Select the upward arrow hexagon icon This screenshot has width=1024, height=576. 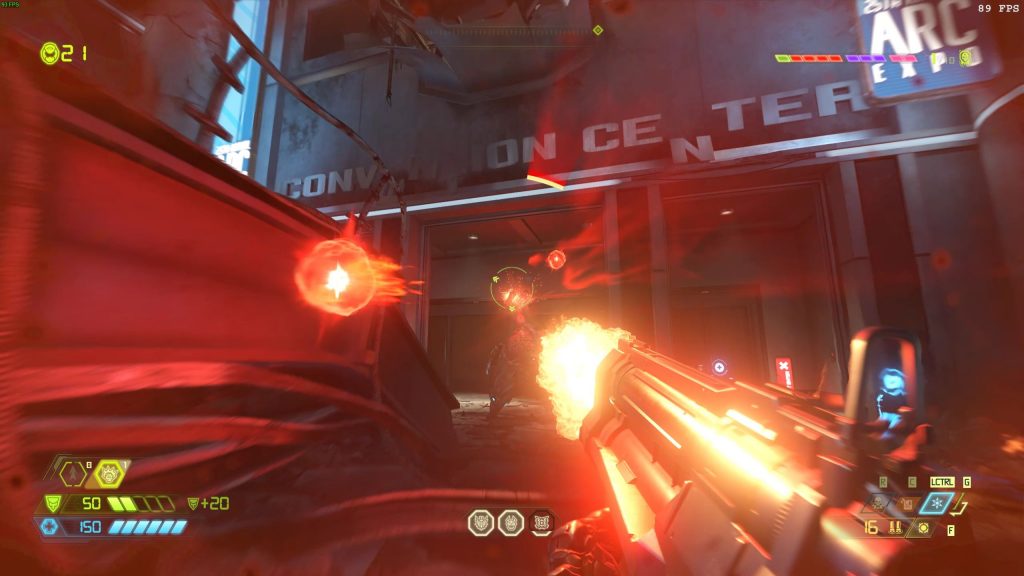click(73, 473)
